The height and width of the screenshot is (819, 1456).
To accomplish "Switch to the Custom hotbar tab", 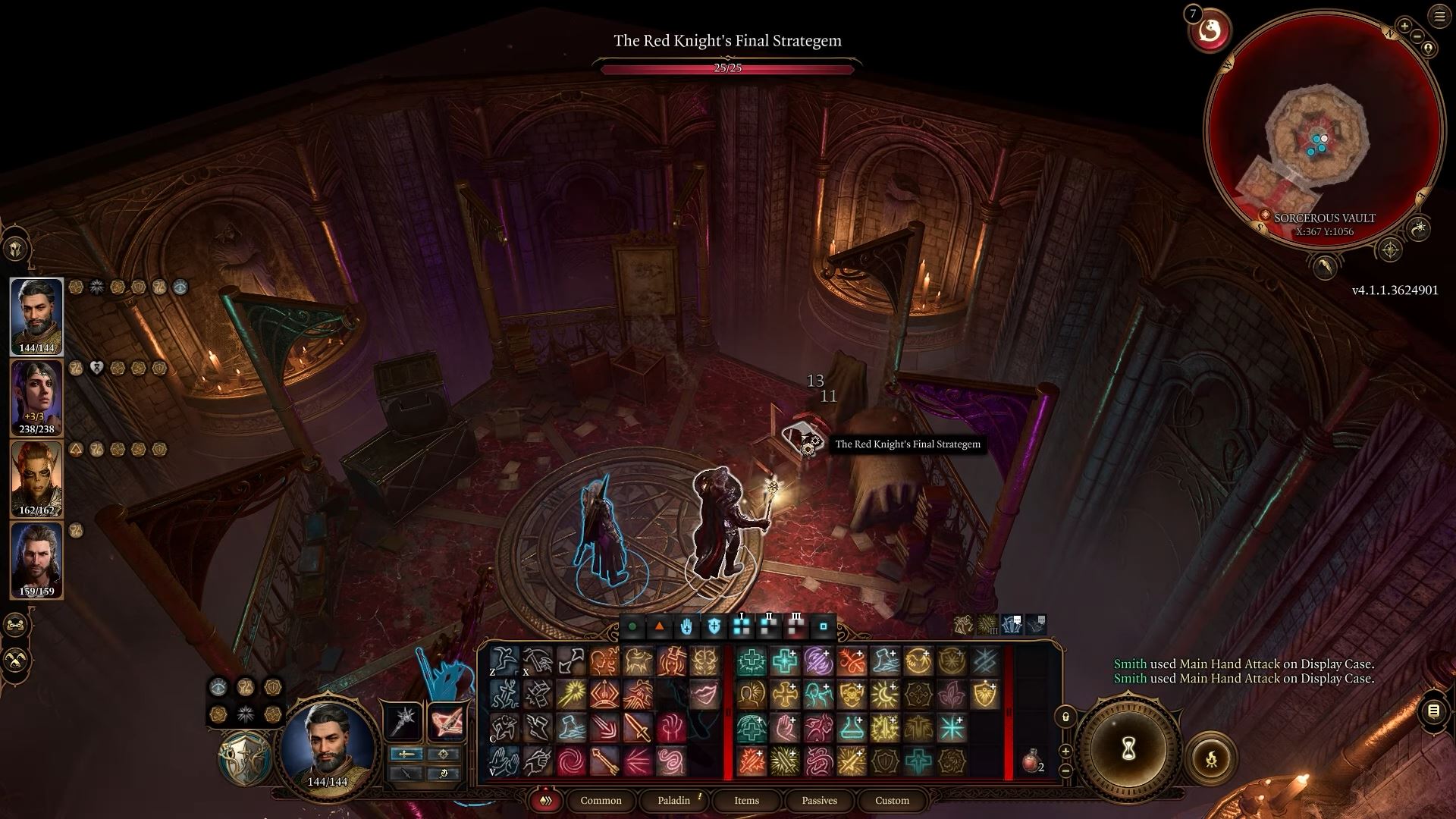I will 892,800.
